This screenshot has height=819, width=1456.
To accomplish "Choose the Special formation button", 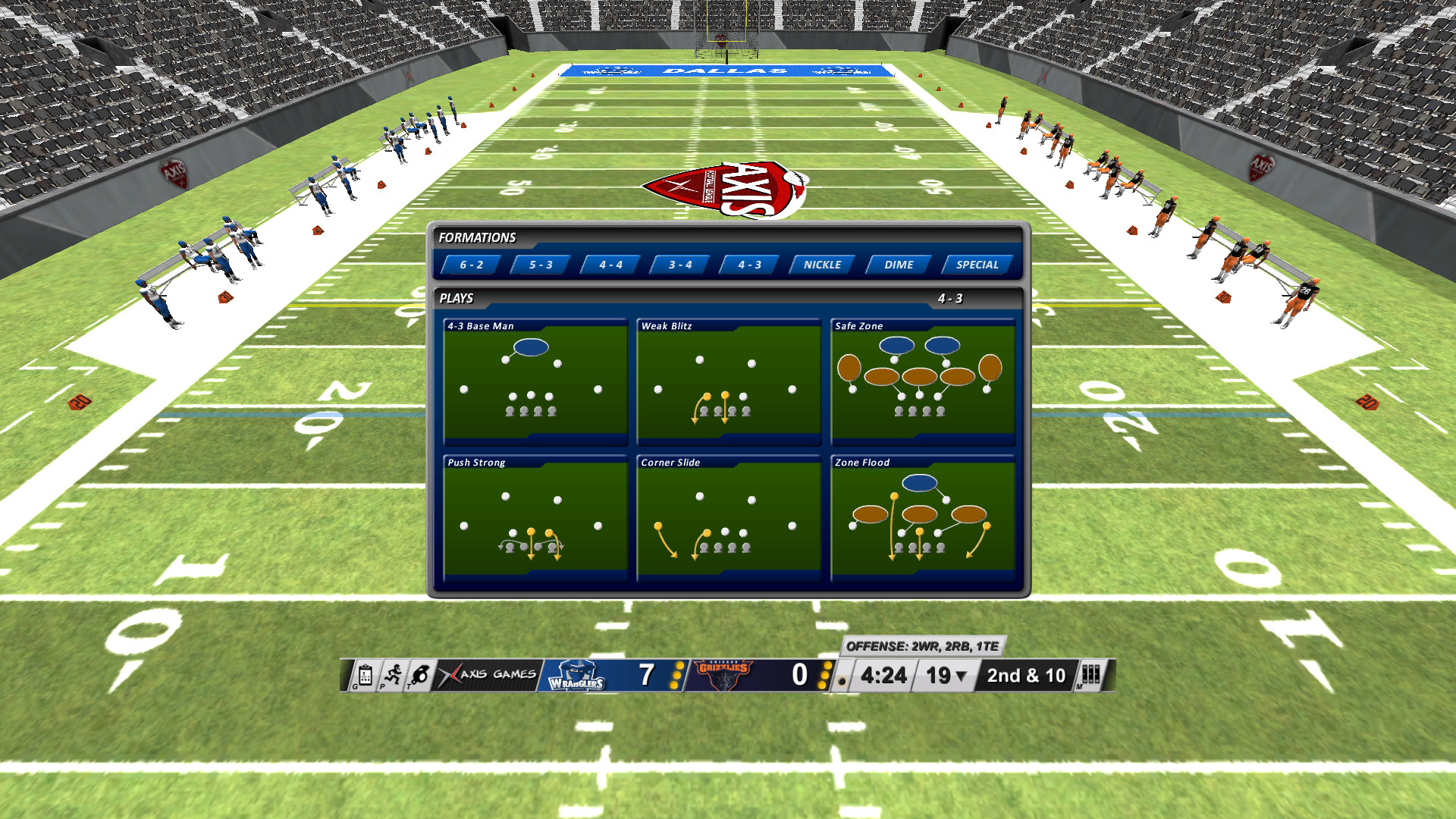I will click(x=977, y=265).
